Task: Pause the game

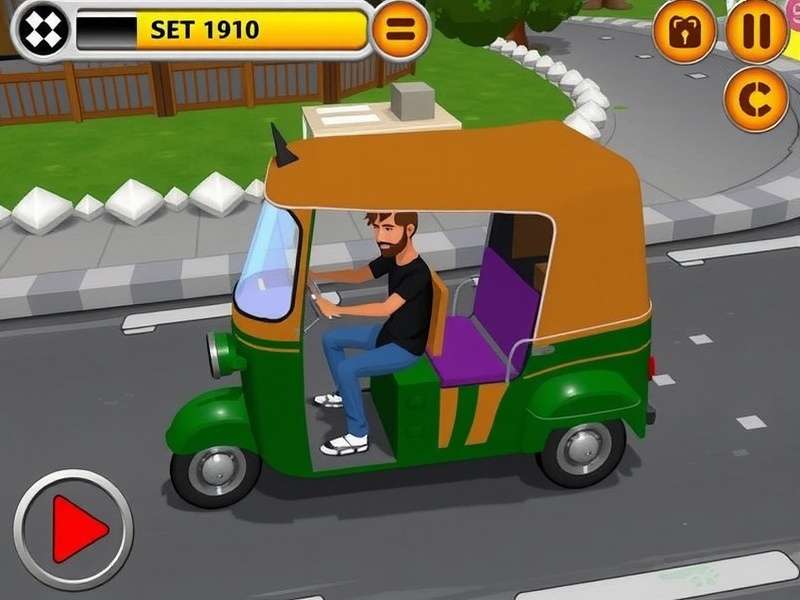Action: 756,31
